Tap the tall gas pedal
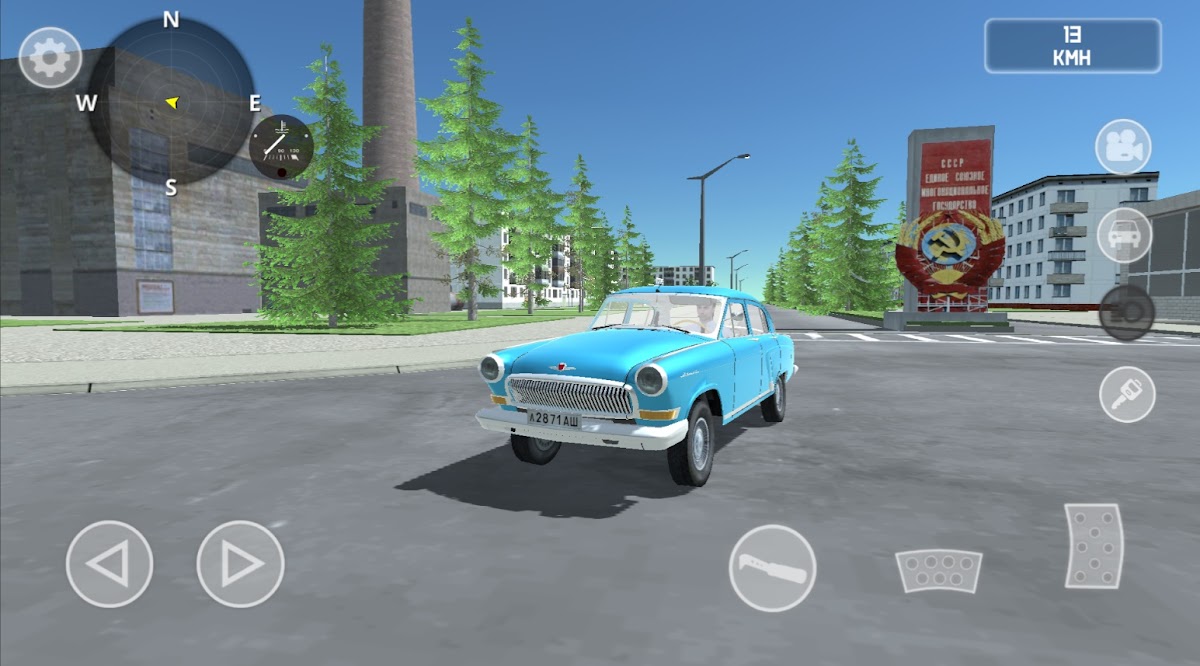 click(1093, 546)
